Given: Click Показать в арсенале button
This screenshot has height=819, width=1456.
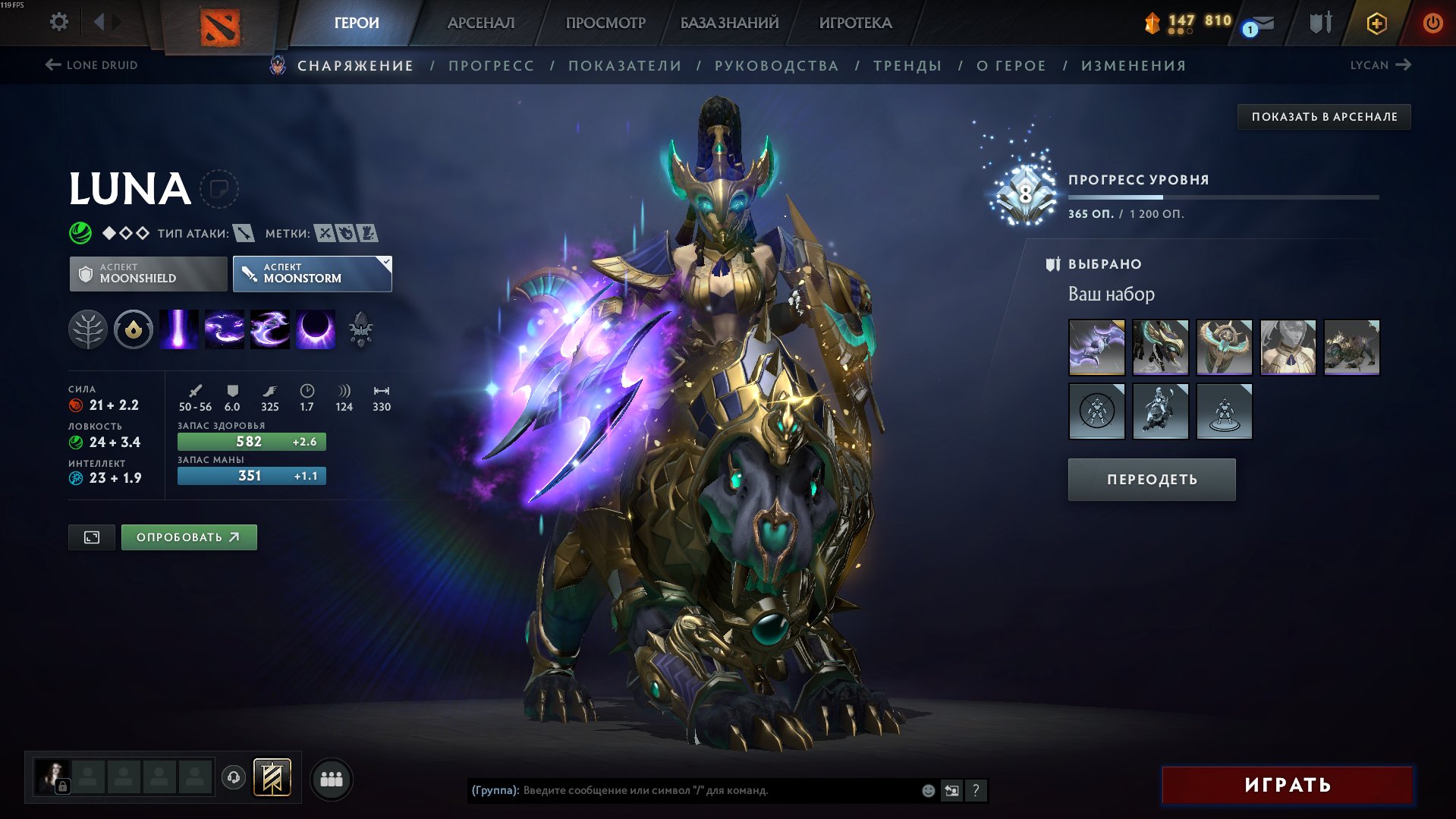Looking at the screenshot, I should (1324, 117).
